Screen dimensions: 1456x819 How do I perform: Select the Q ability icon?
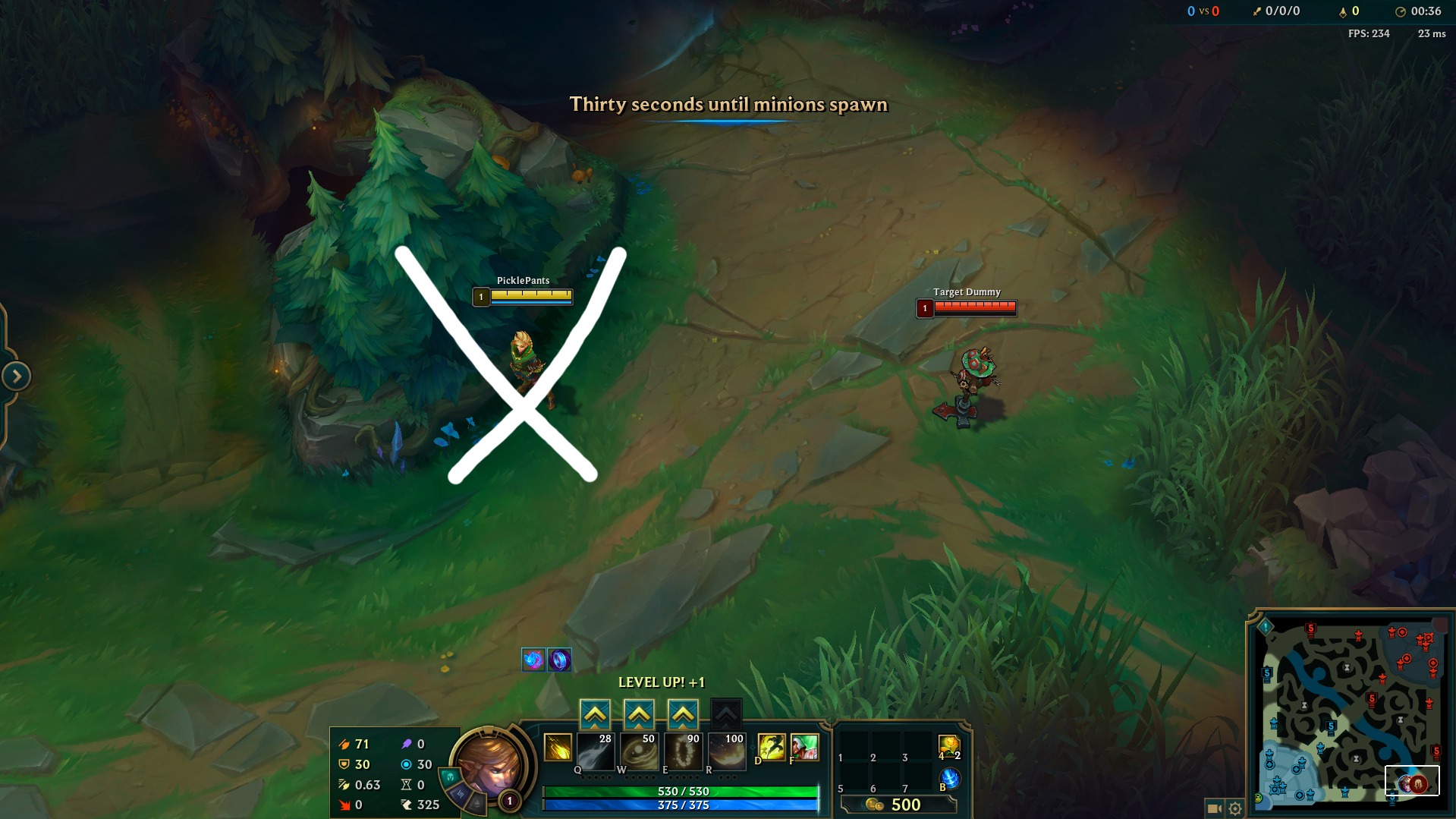(x=596, y=751)
